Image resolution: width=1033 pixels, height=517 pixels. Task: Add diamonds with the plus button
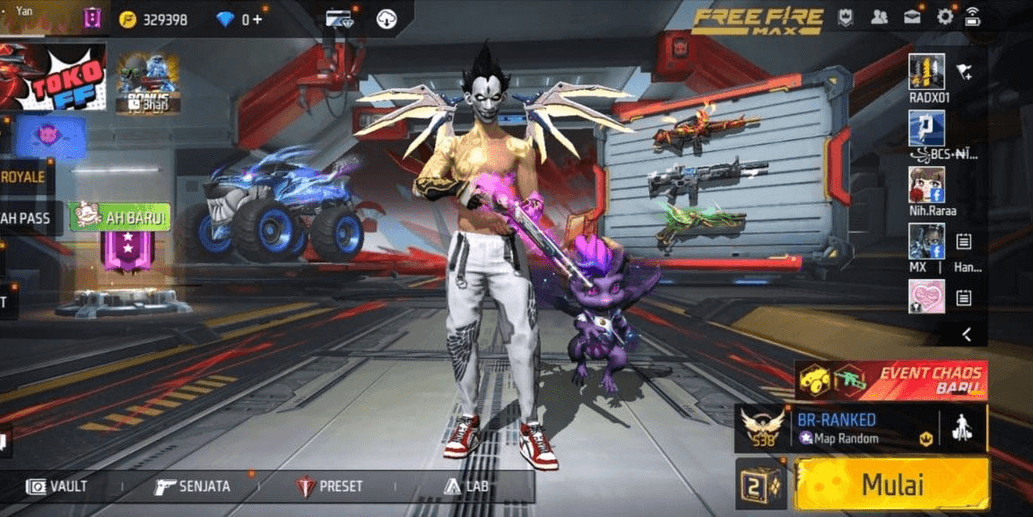click(258, 19)
